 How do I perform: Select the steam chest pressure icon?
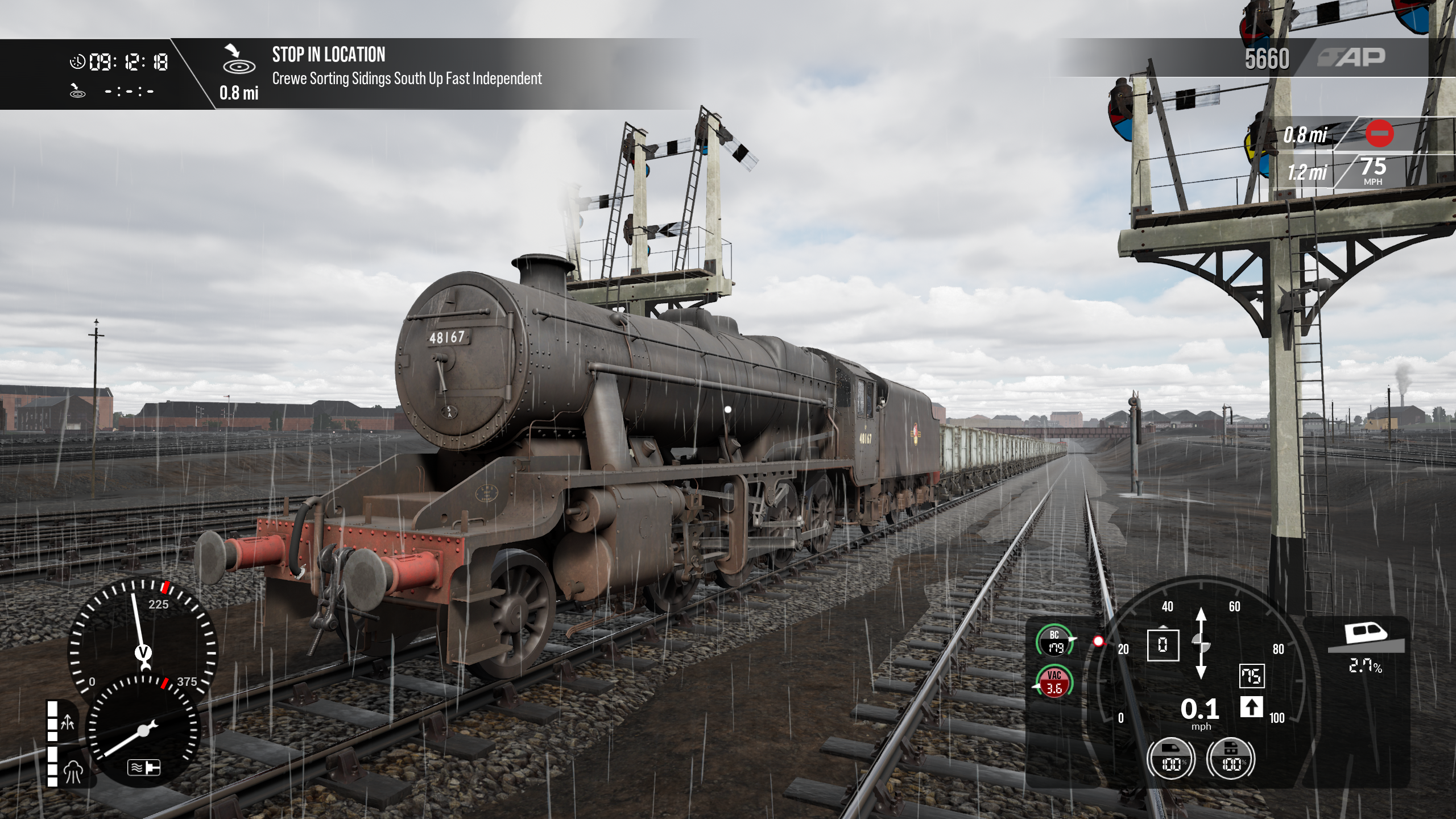(x=144, y=768)
